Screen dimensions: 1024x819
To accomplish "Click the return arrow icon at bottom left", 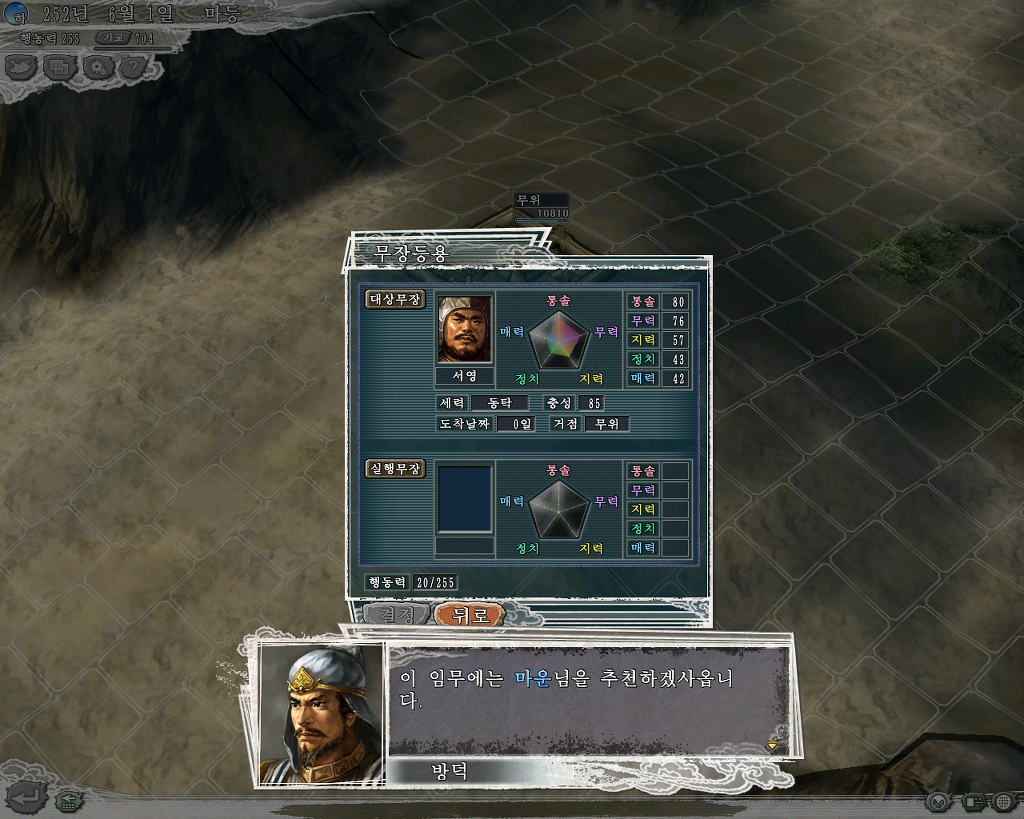I will tap(27, 798).
